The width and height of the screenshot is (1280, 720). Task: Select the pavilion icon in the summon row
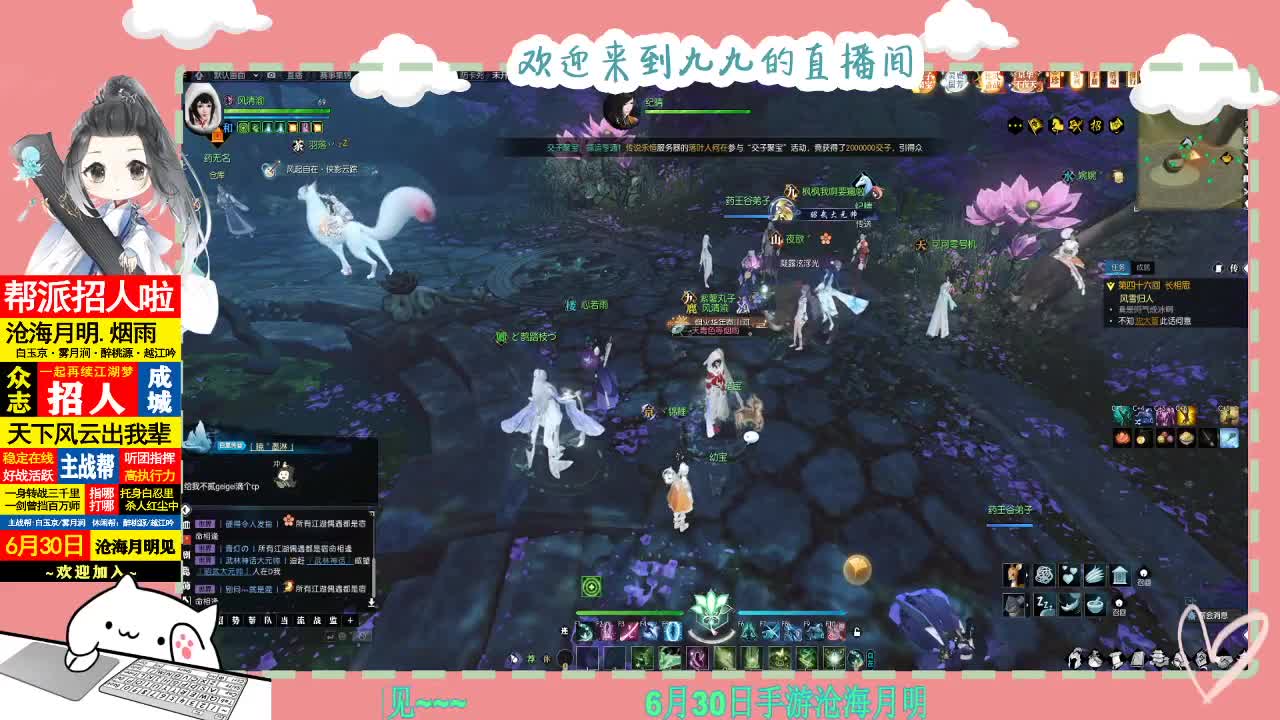[1120, 574]
